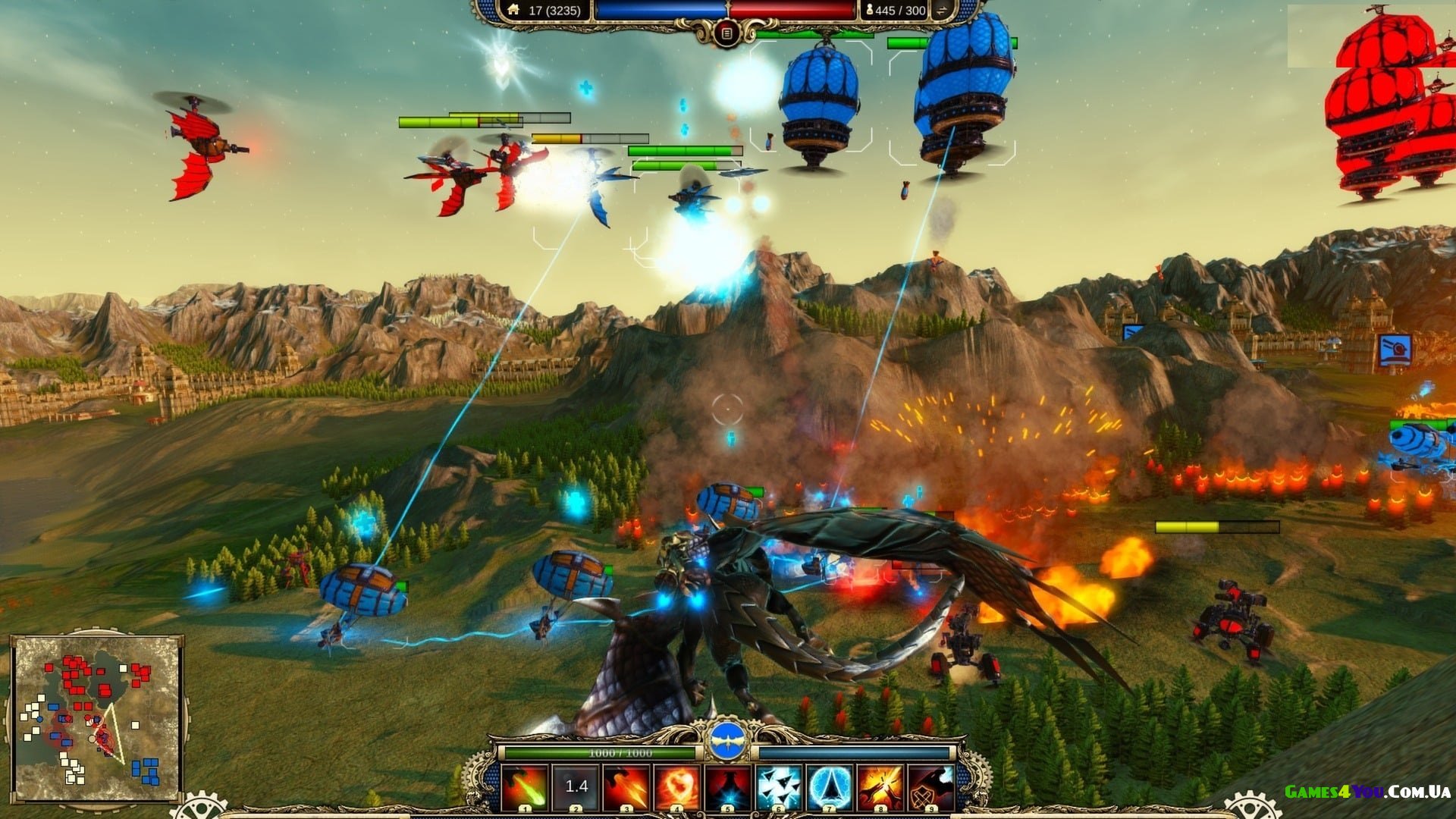Open the round menu button below the top bar
Viewport: 1456px width, 819px height.
click(x=726, y=33)
